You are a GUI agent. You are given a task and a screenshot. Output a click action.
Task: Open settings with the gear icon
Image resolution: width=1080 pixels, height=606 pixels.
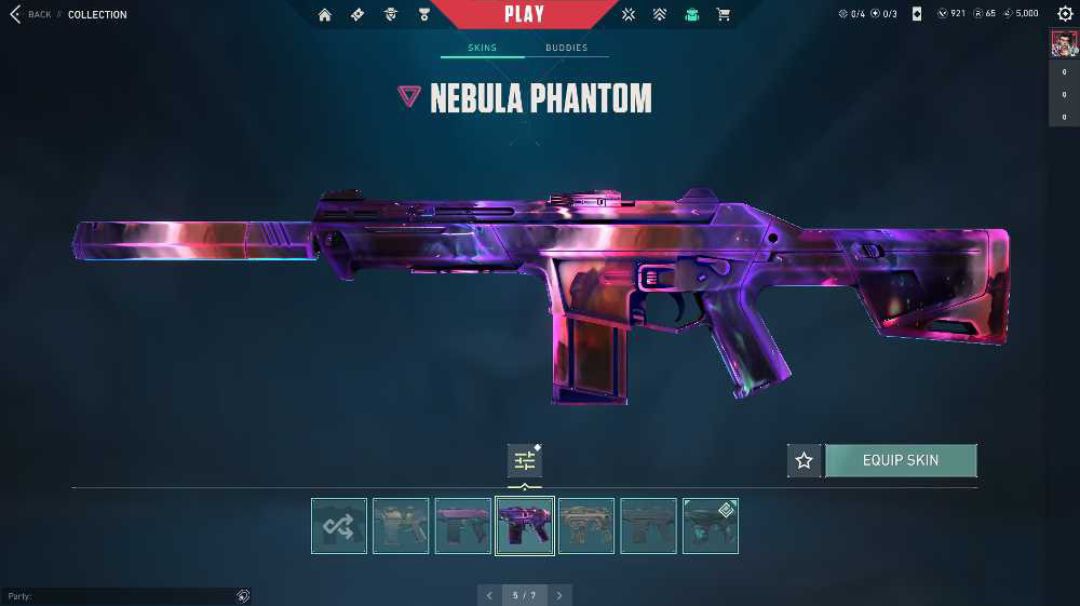1064,14
